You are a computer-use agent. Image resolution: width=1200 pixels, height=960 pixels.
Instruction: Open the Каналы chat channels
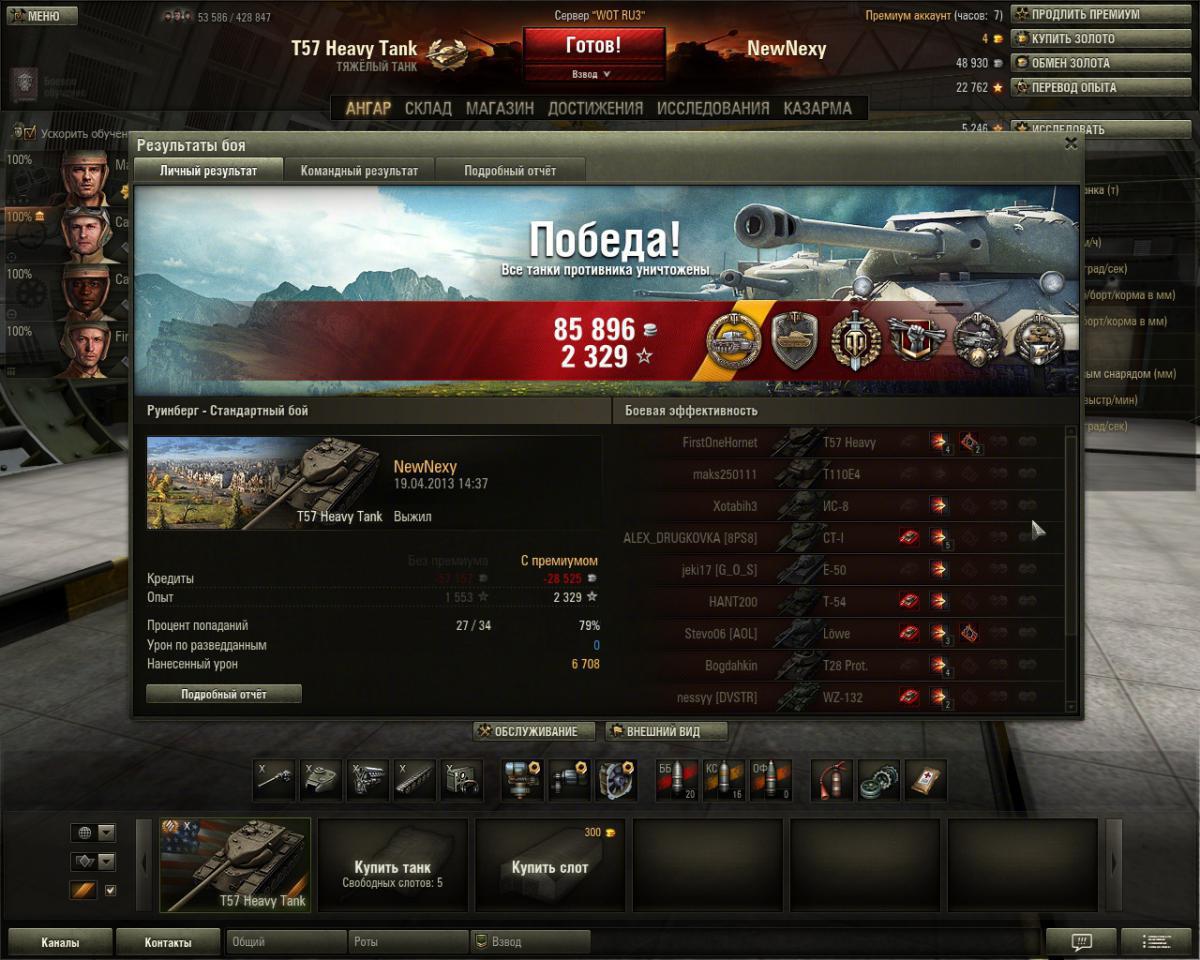point(60,942)
